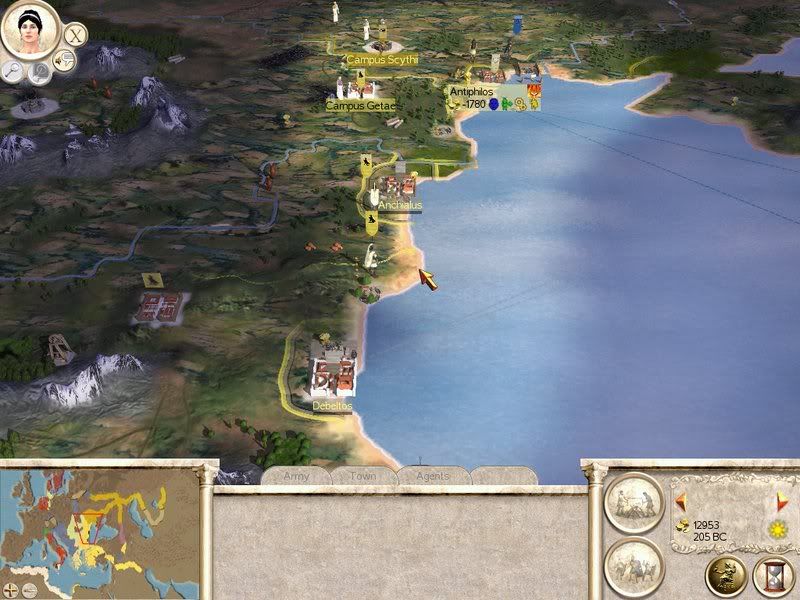
Task: Click the campaign minimap
Action: click(x=100, y=523)
